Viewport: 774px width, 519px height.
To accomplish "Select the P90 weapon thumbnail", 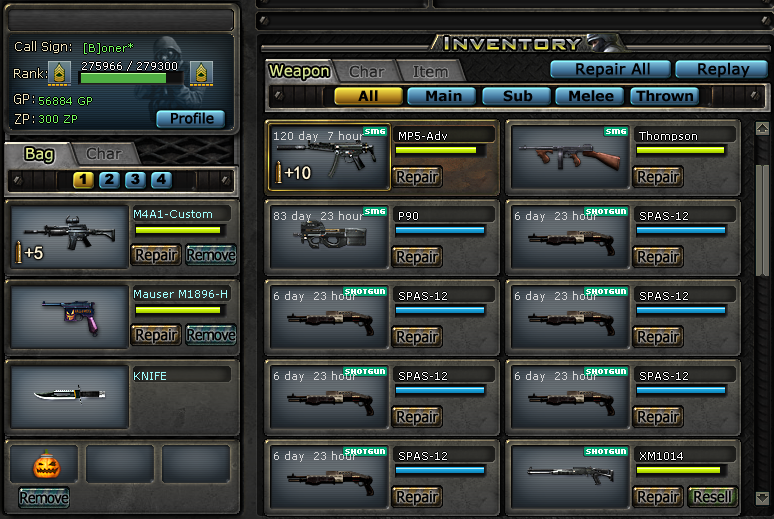I will pos(329,237).
